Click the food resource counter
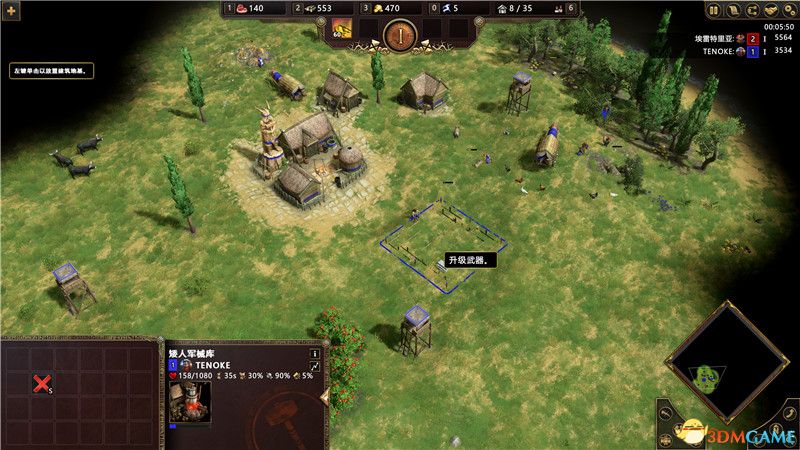This screenshot has height=450, width=800. 249,9
